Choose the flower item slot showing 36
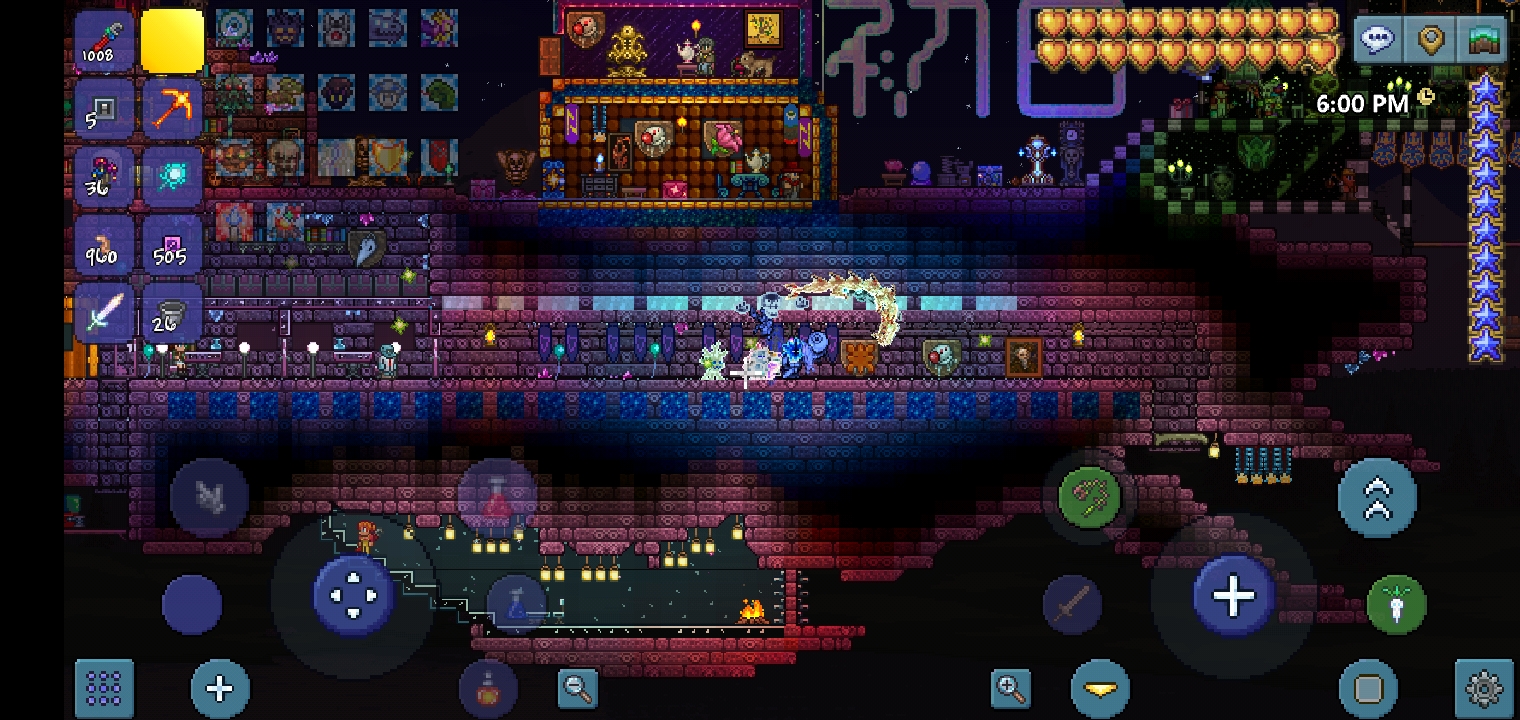The width and height of the screenshot is (1520, 720). (104, 177)
